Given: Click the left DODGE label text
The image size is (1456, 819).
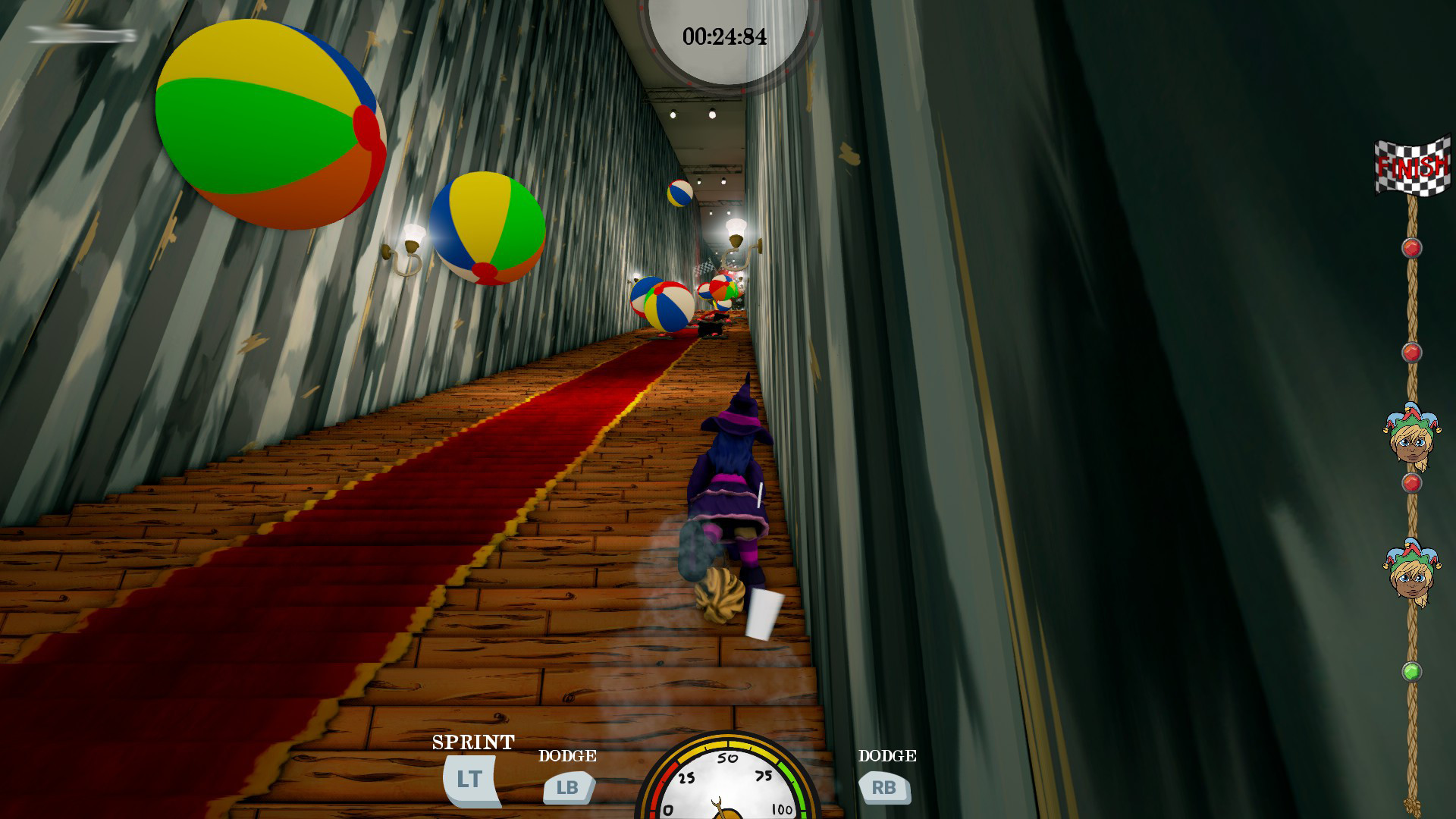Looking at the screenshot, I should coord(566,755).
